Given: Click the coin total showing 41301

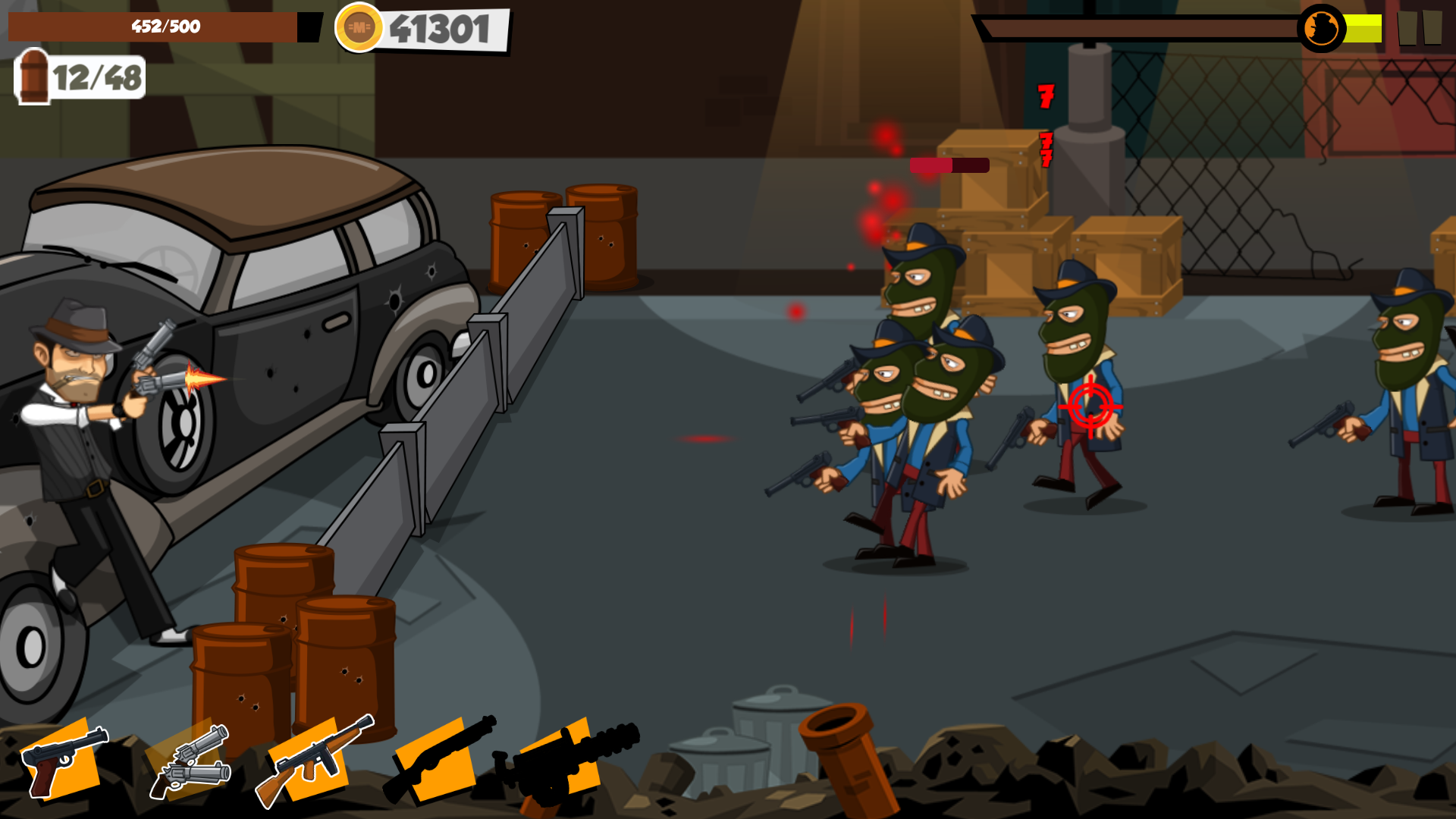Looking at the screenshot, I should click(438, 28).
